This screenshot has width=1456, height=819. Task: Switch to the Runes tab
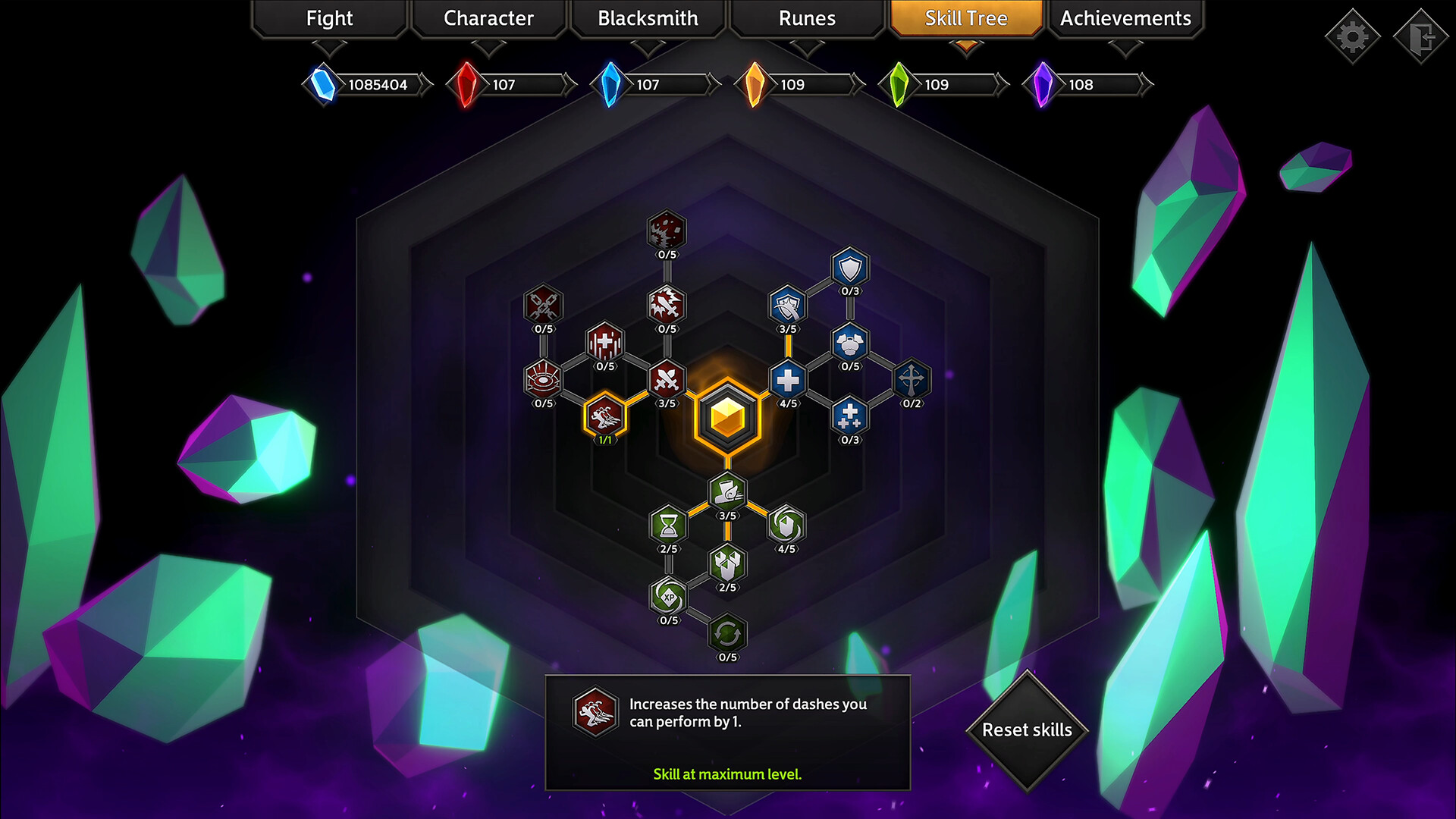click(806, 18)
